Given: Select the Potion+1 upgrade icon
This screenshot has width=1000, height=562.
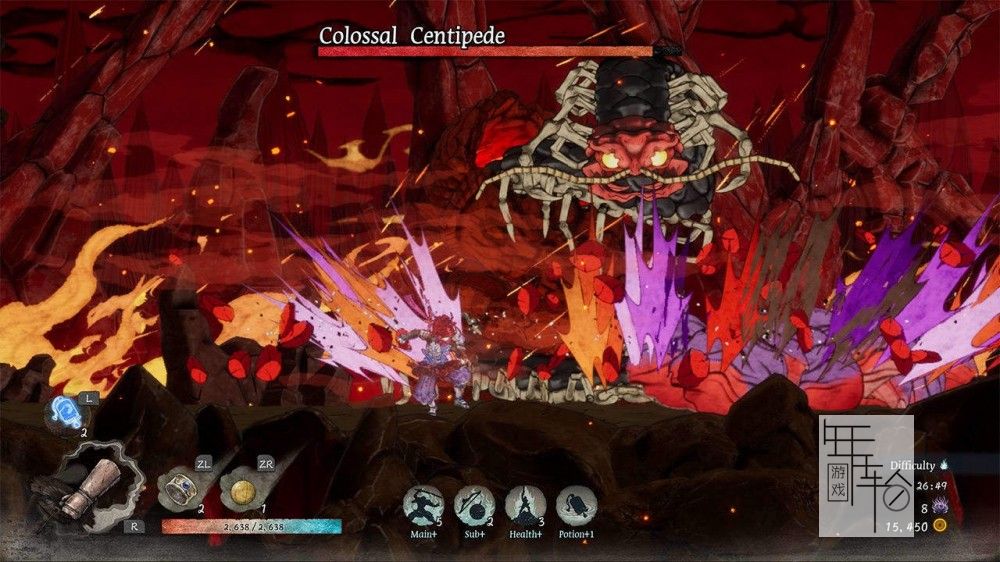Looking at the screenshot, I should coord(576,505).
